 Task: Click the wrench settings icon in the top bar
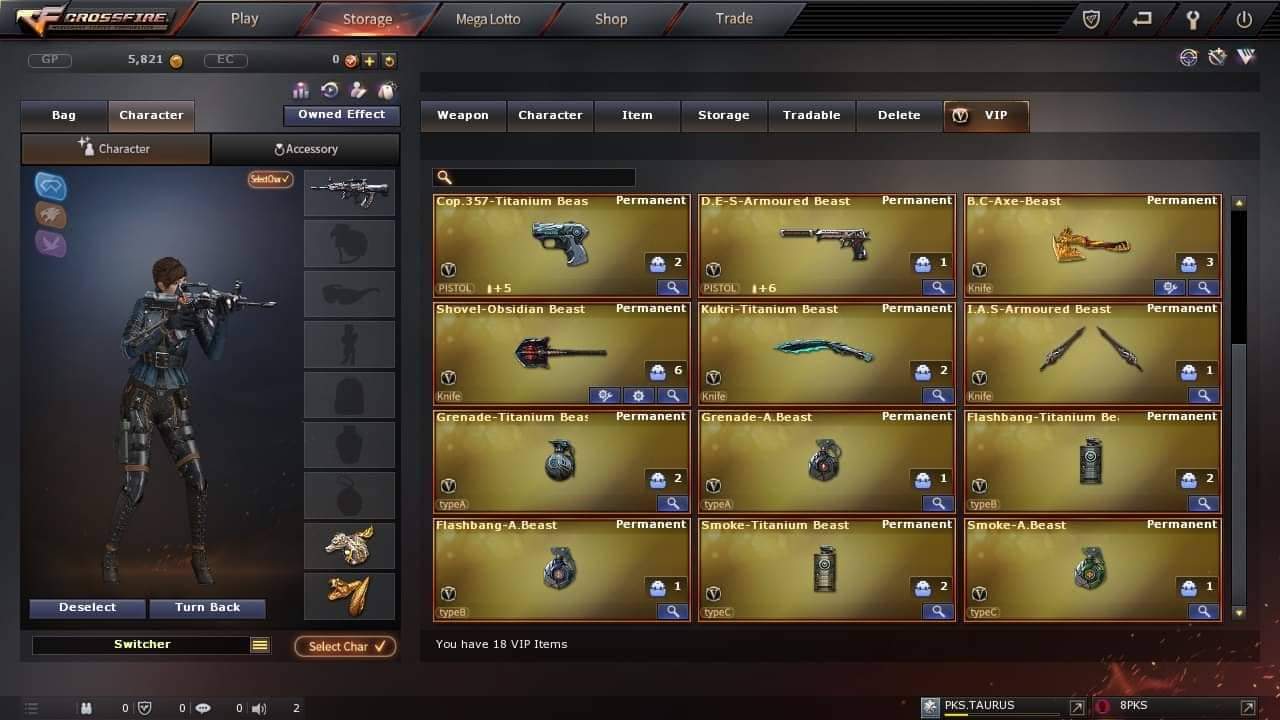pyautogui.click(x=1192, y=18)
